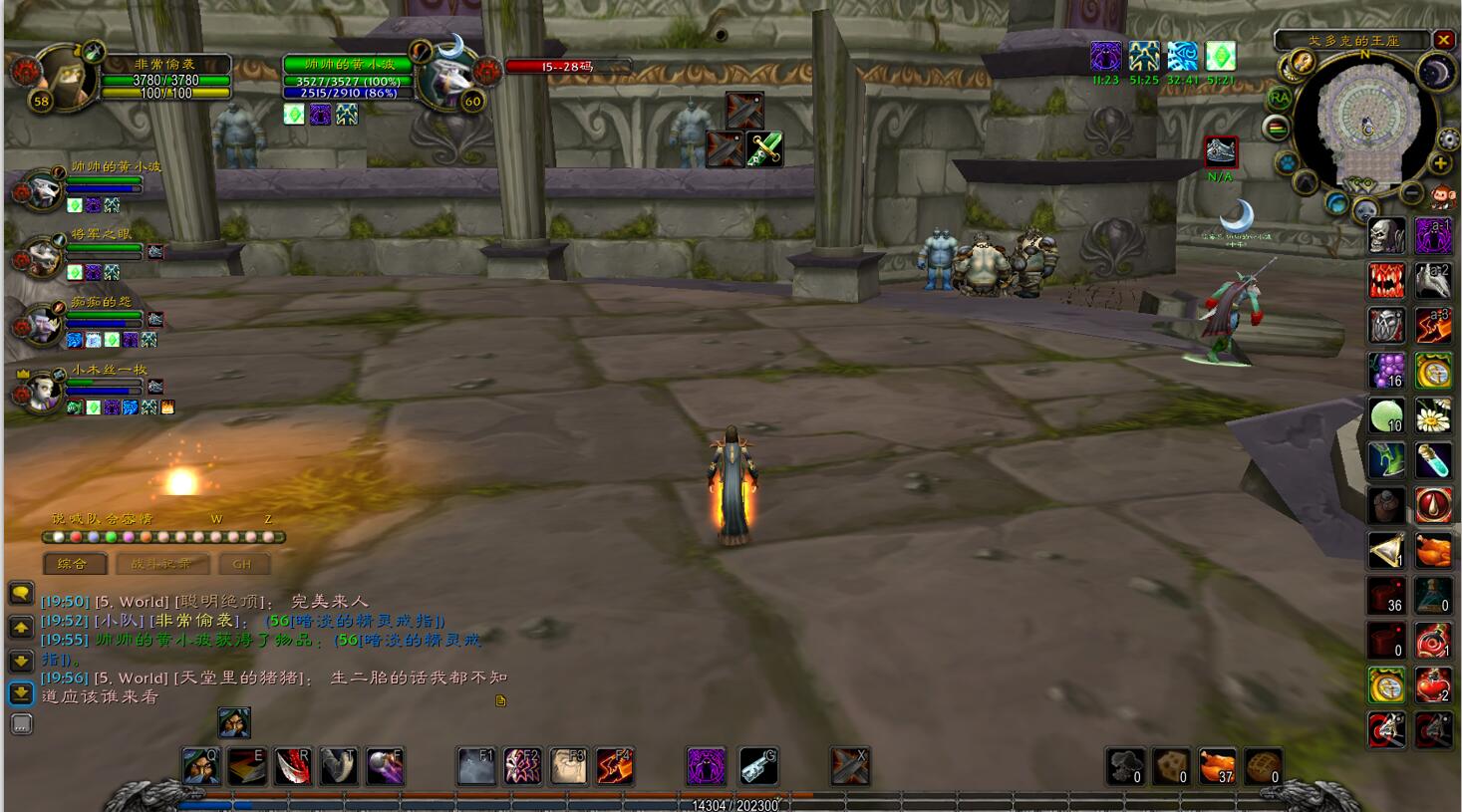Screen dimensions: 1462x812
Task: Jump chat to bottom with highlighted arrow
Action: click(21, 693)
